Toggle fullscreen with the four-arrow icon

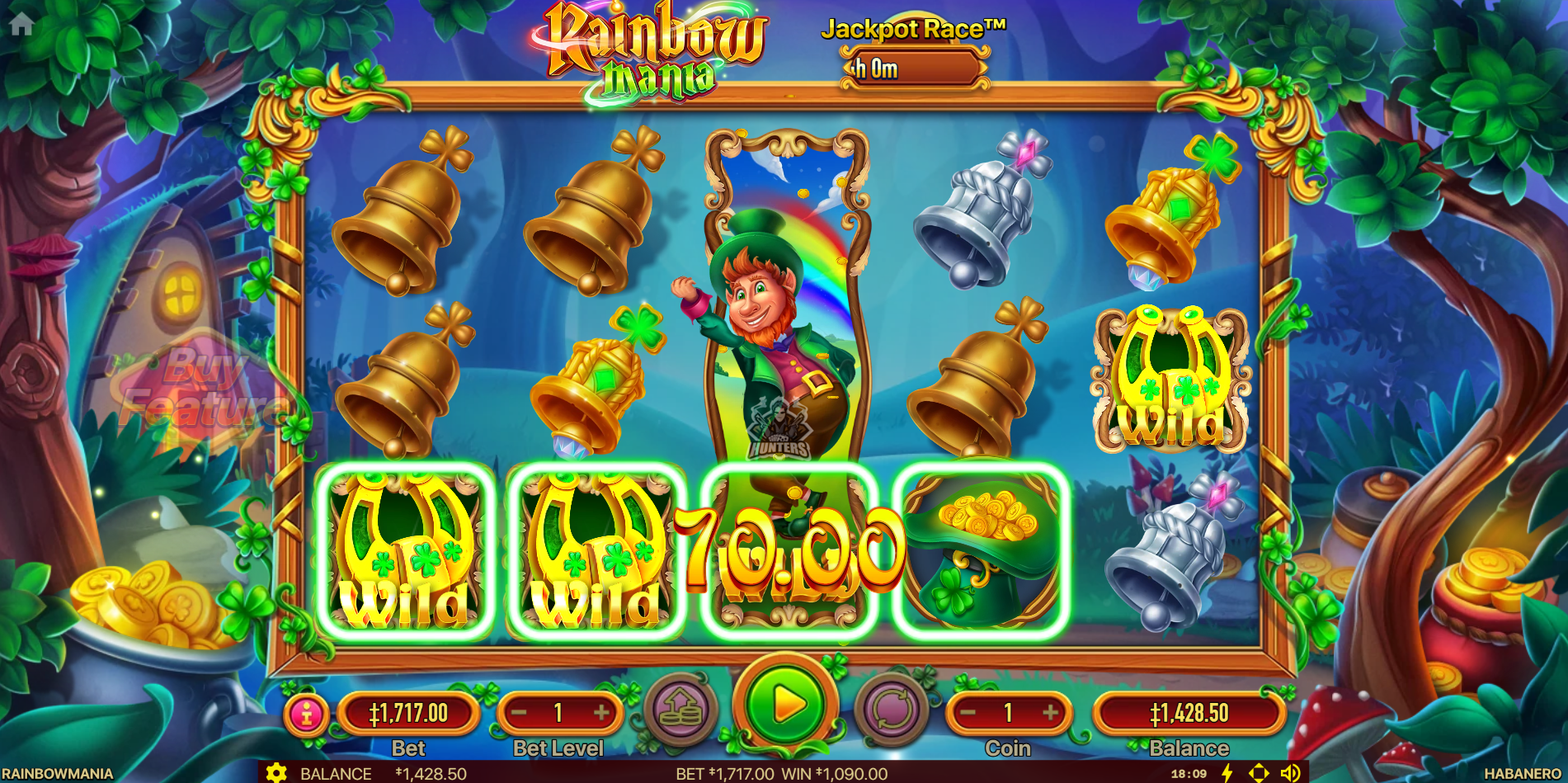coord(1259,773)
